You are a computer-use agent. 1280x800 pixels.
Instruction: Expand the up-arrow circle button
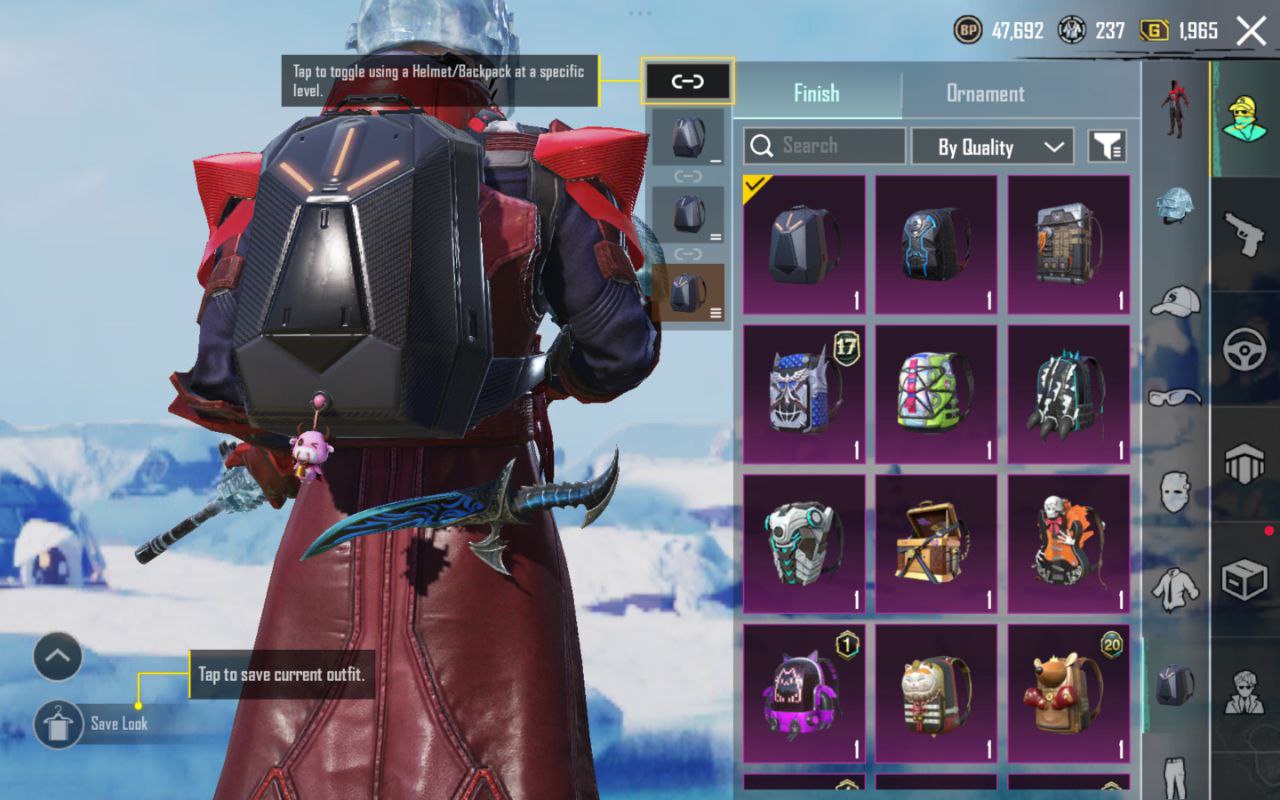click(57, 657)
